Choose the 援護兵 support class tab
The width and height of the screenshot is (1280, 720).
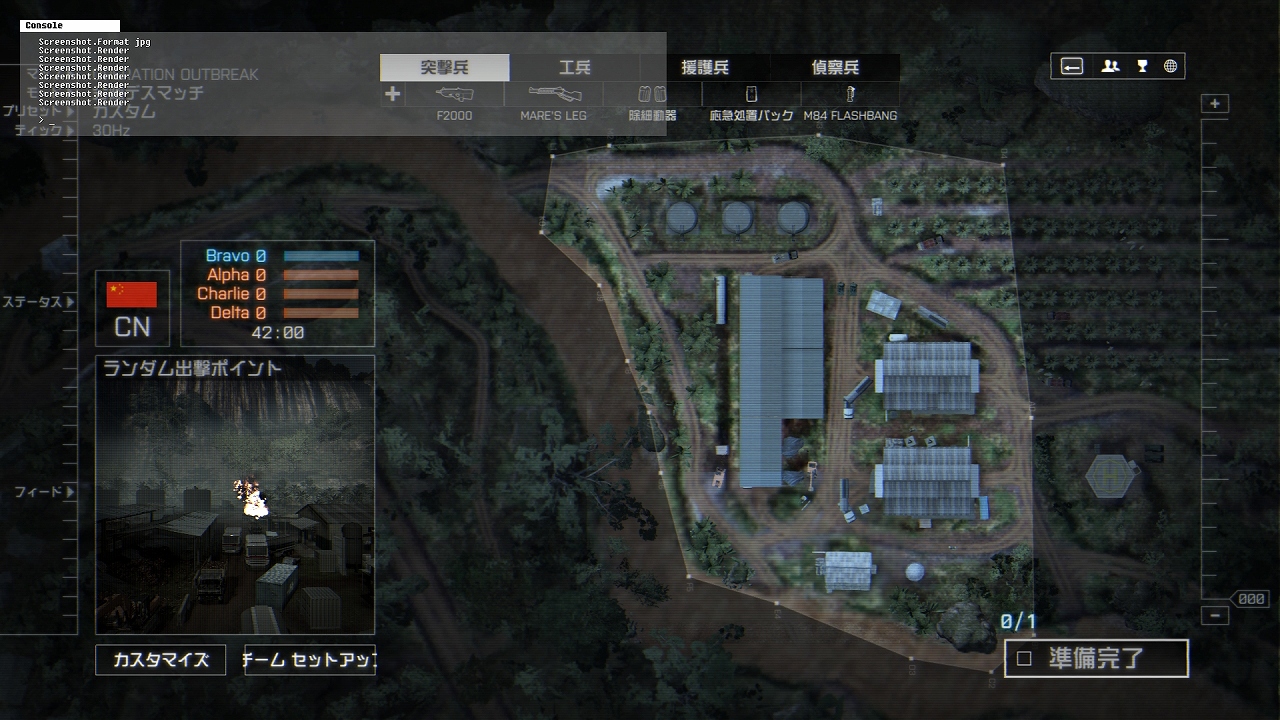pyautogui.click(x=705, y=68)
